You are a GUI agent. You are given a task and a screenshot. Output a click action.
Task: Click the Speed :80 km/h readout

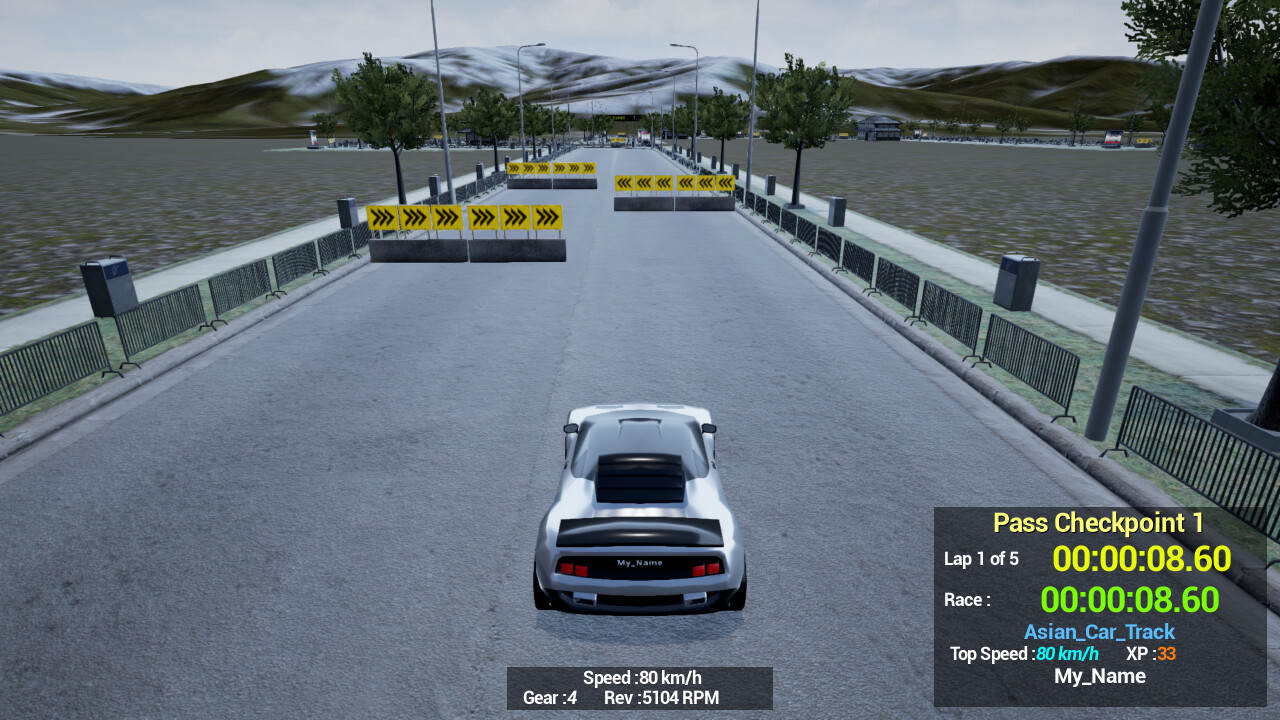(641, 677)
